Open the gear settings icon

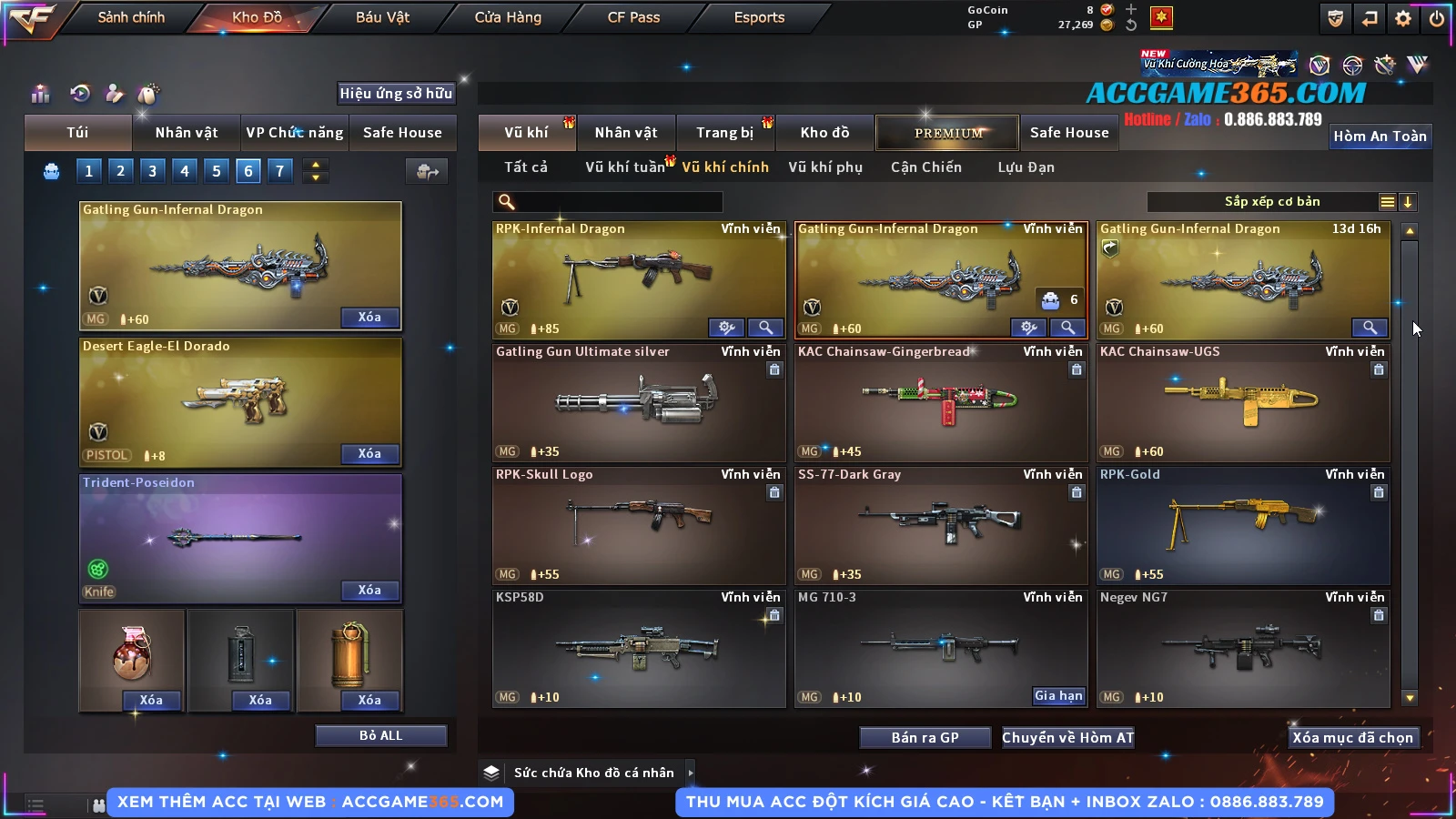point(1402,18)
